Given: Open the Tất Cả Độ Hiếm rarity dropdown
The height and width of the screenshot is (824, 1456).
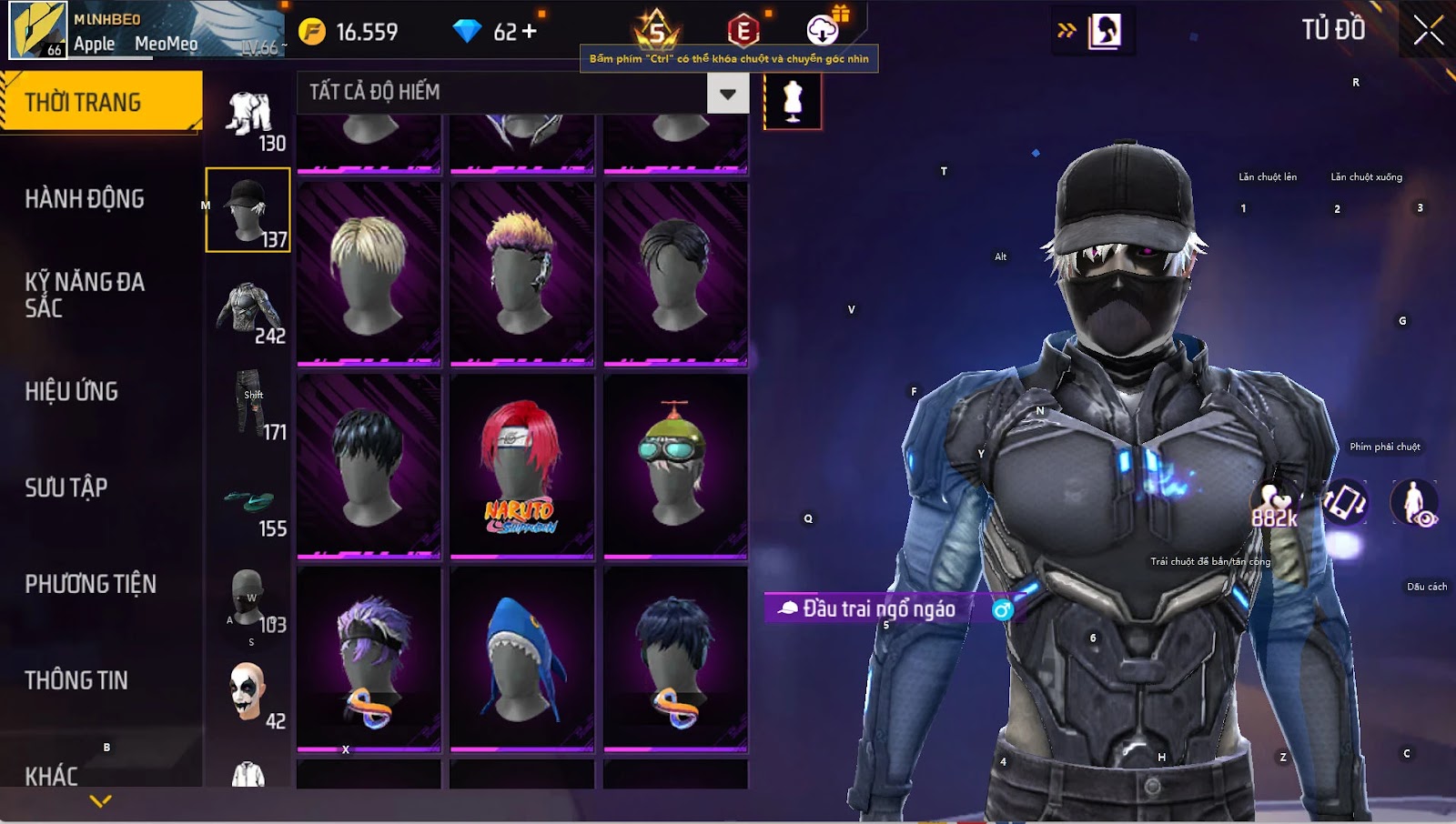Looking at the screenshot, I should click(727, 93).
